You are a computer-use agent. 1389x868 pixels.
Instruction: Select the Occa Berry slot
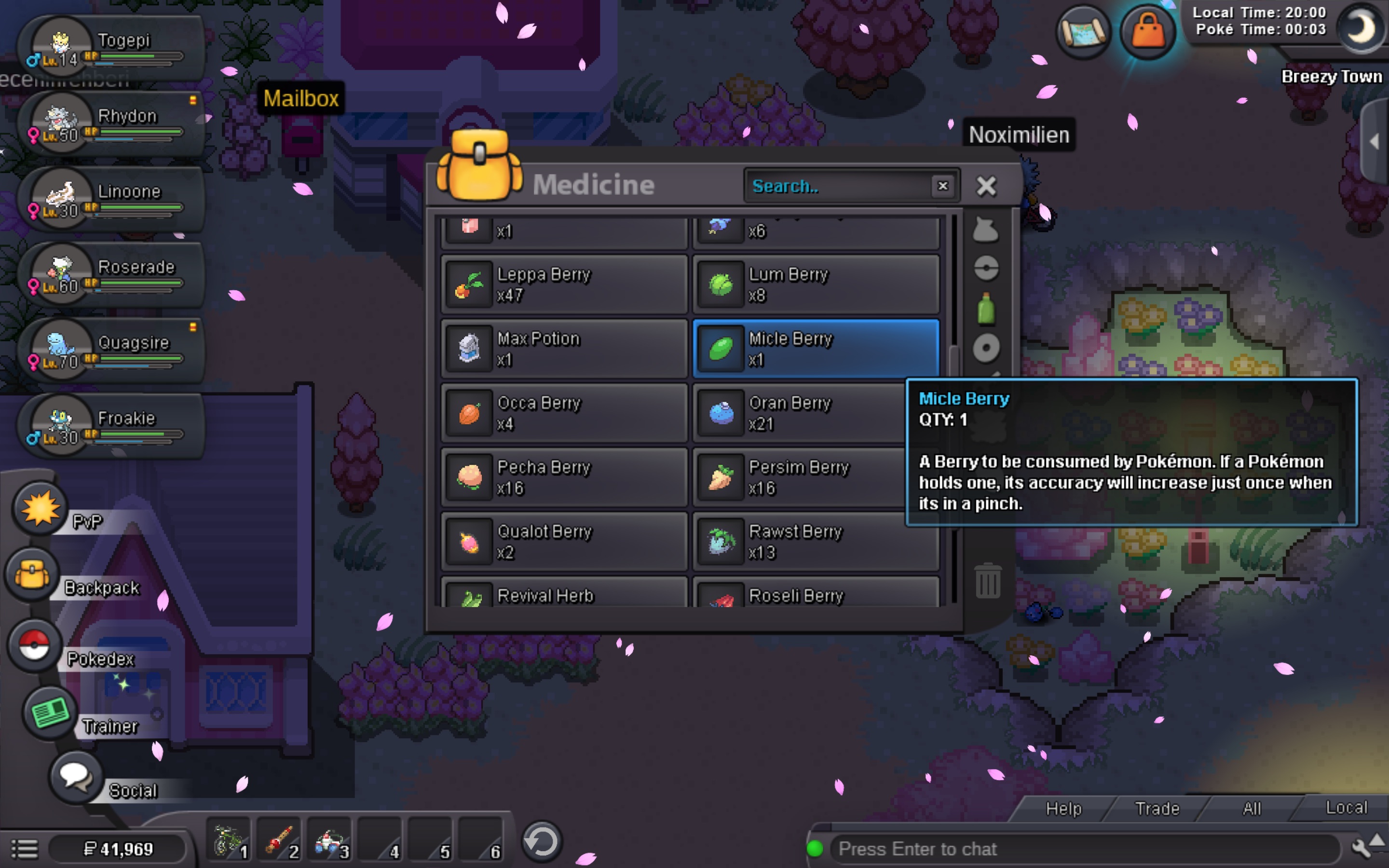click(x=564, y=413)
